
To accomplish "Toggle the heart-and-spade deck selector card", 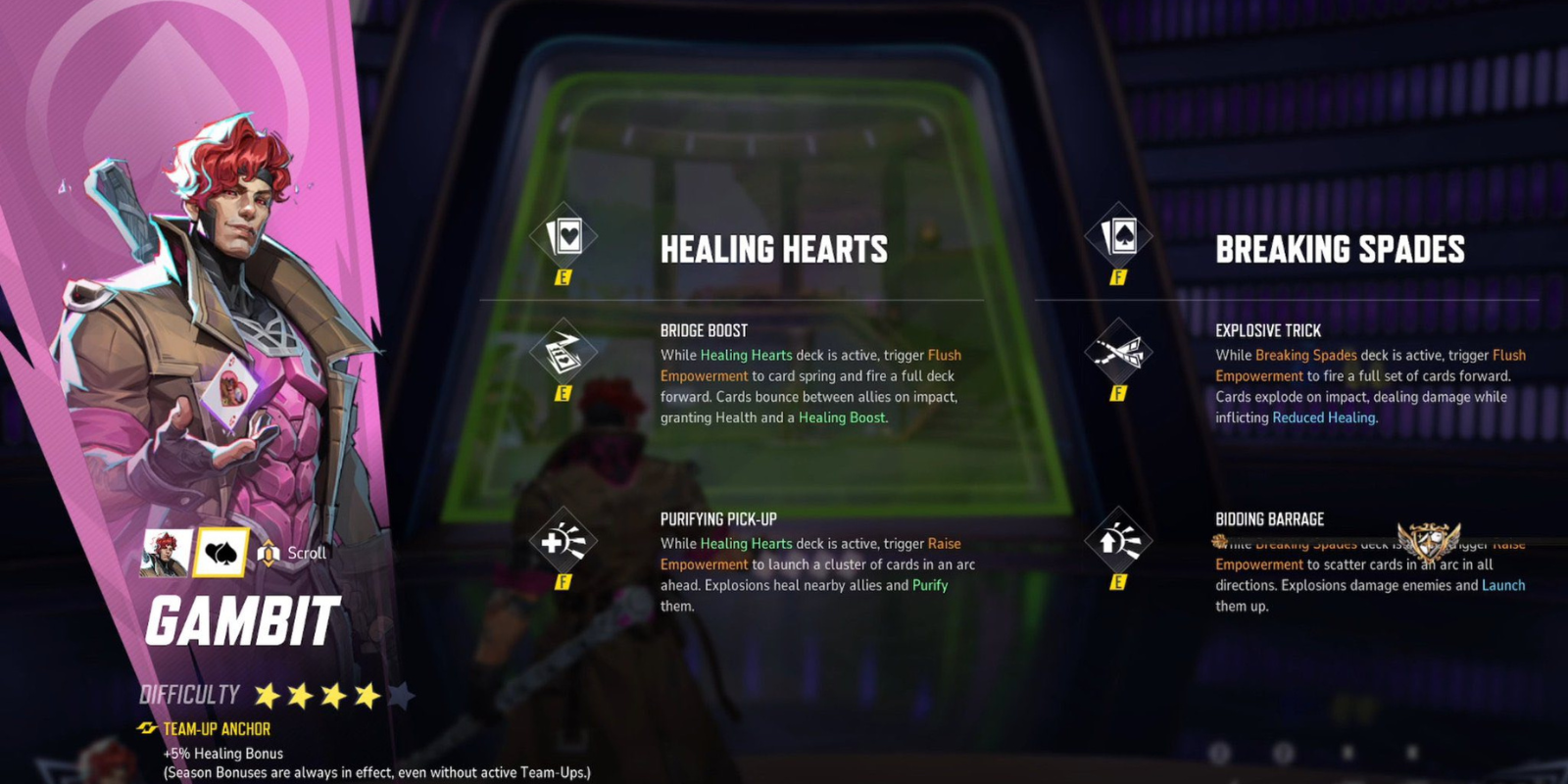I will (220, 552).
